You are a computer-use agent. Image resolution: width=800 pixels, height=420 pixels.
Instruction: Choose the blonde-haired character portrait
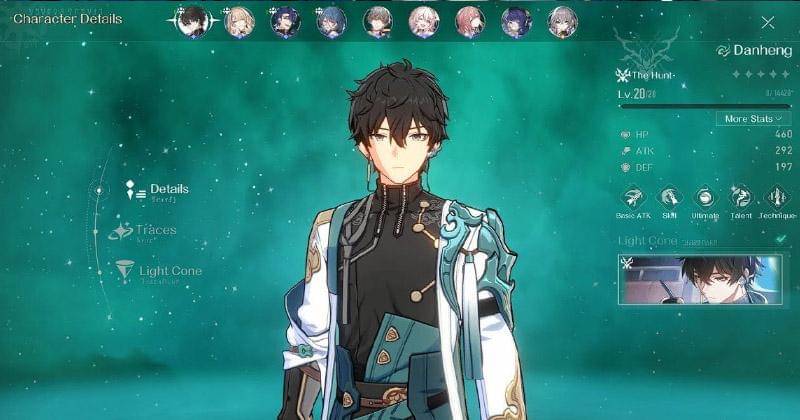pos(239,21)
